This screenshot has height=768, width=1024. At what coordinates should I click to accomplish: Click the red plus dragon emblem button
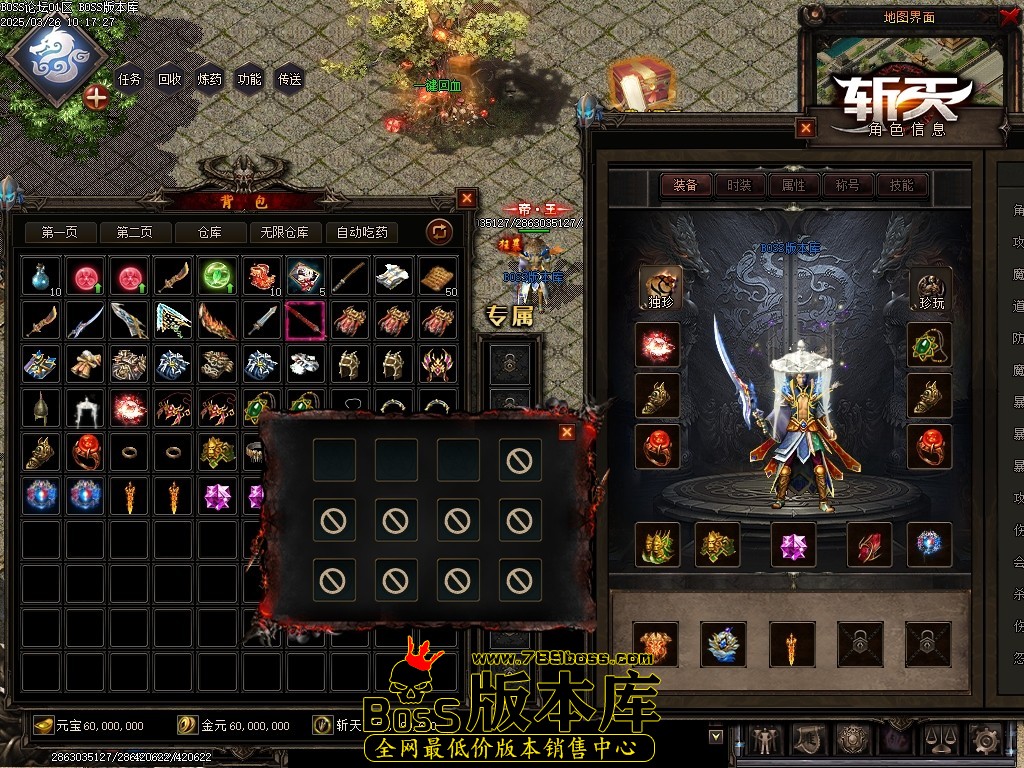[96, 97]
